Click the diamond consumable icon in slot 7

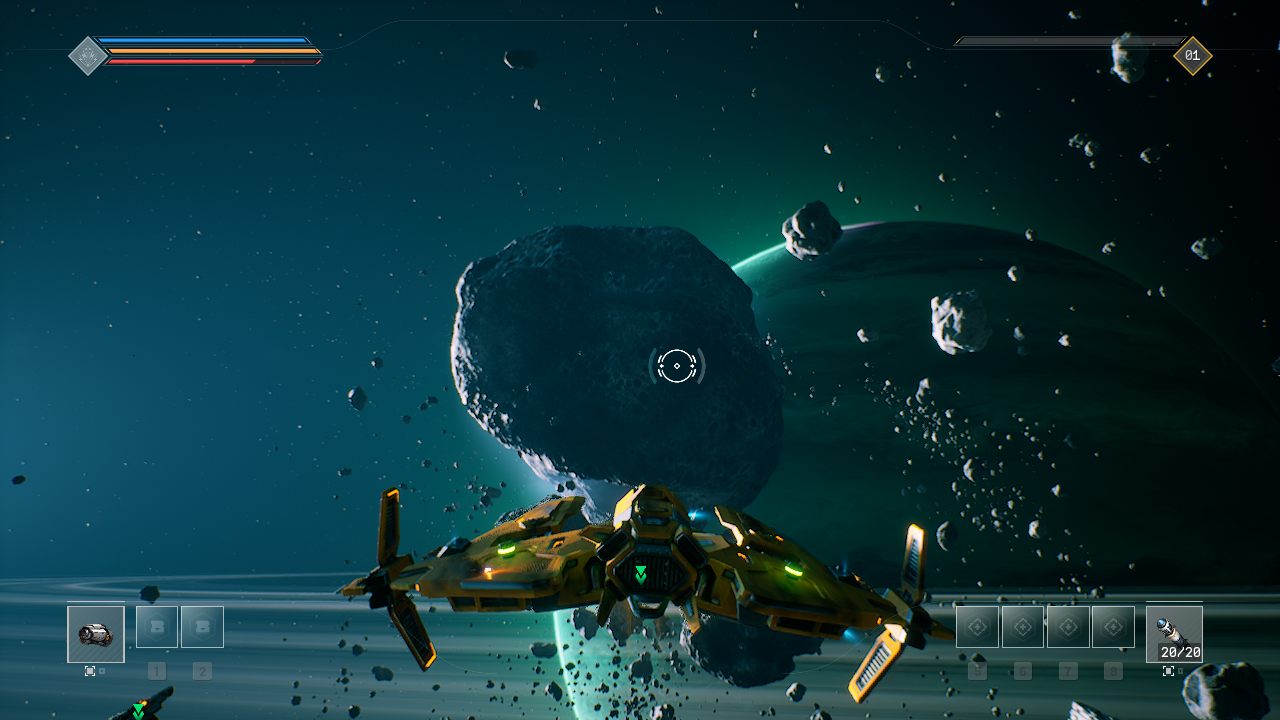[1068, 626]
